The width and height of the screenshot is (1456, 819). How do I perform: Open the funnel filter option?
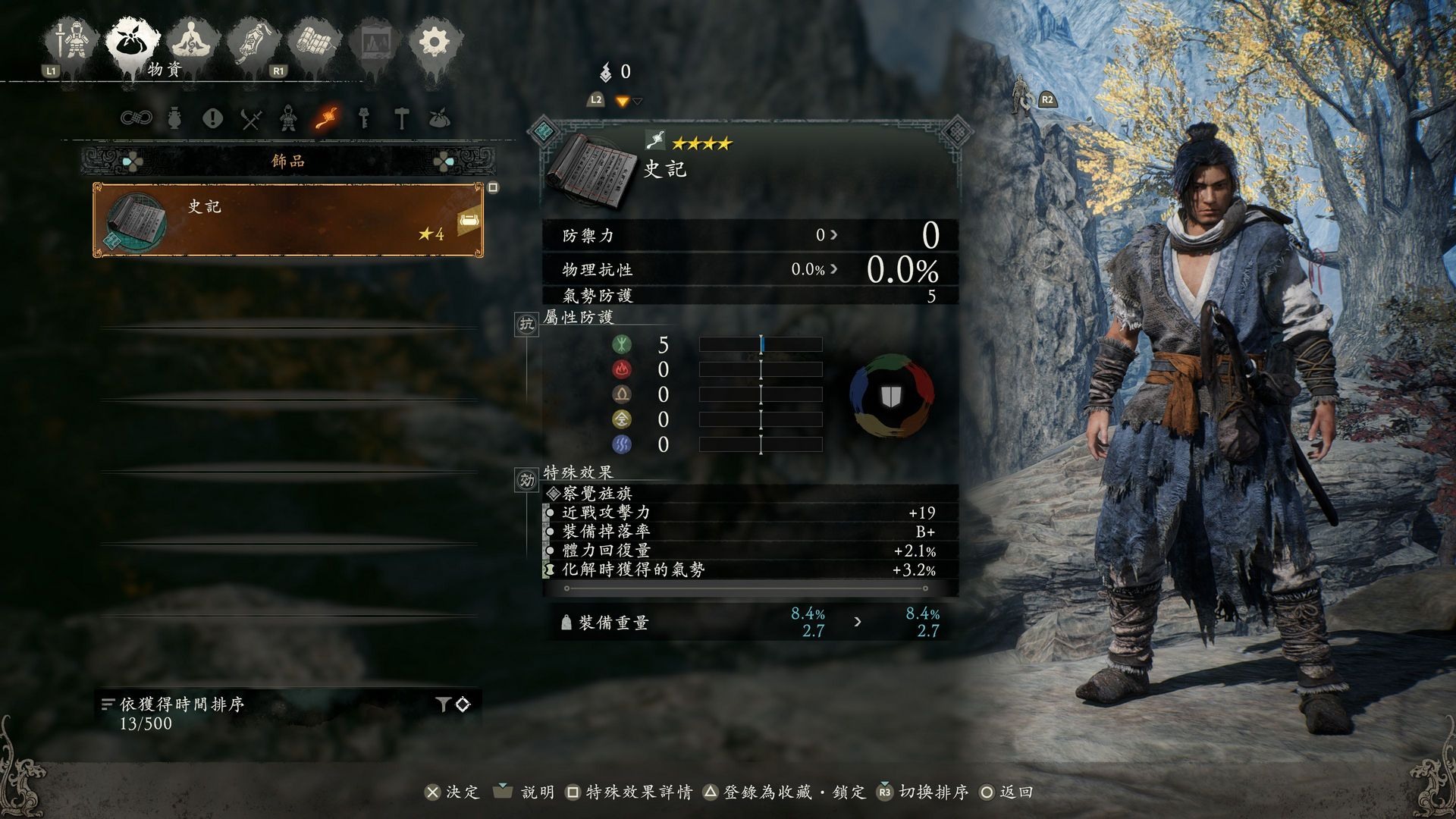[x=444, y=704]
